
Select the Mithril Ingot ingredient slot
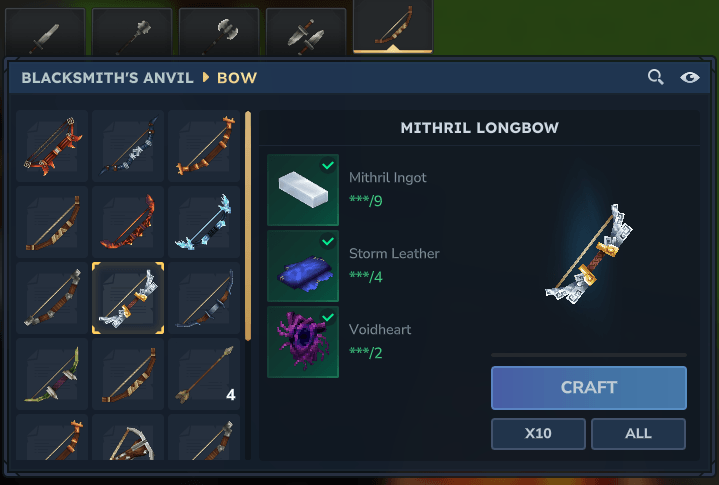(x=303, y=189)
